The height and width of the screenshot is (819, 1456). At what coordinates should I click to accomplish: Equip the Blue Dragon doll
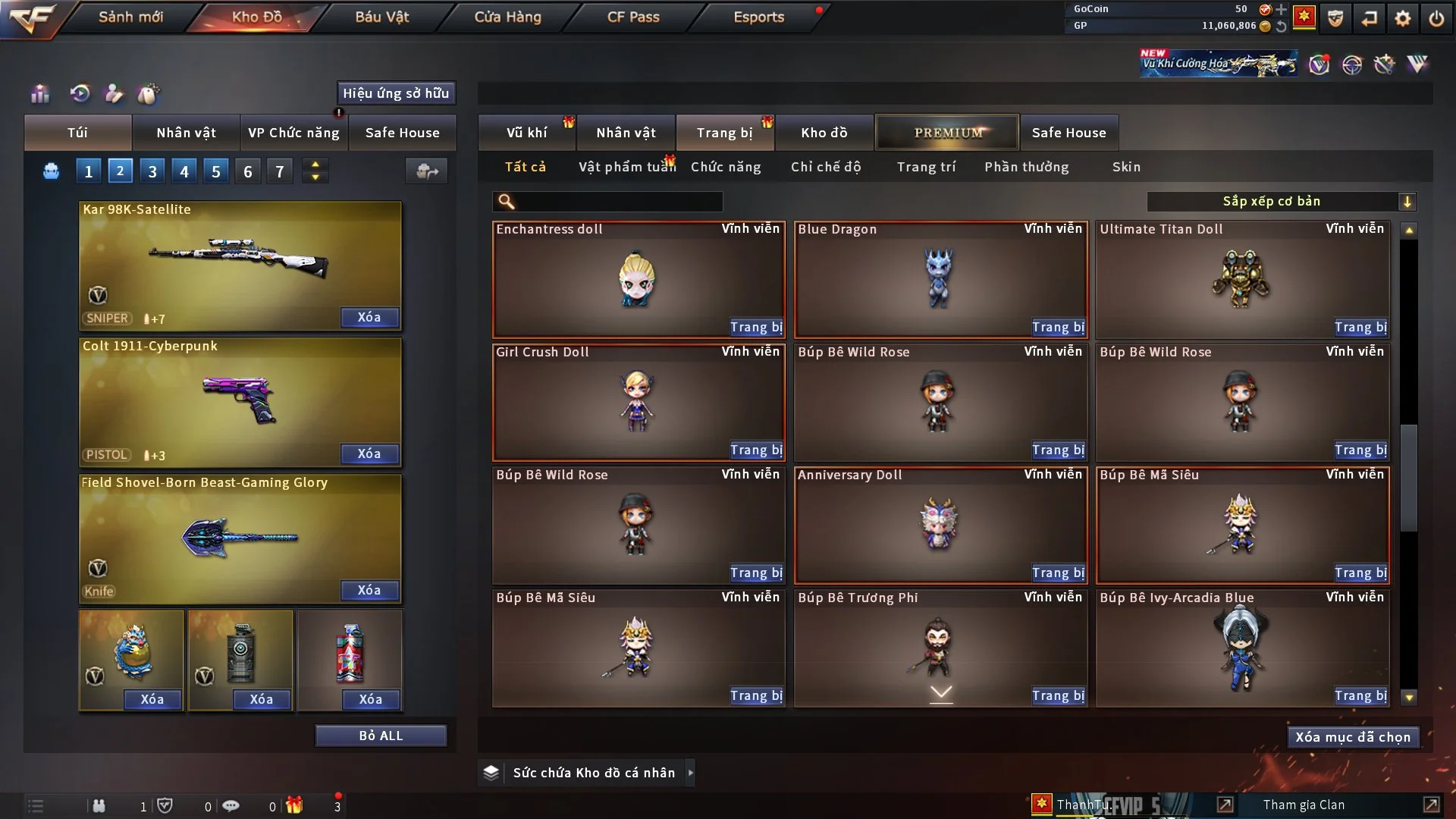pyautogui.click(x=1058, y=328)
